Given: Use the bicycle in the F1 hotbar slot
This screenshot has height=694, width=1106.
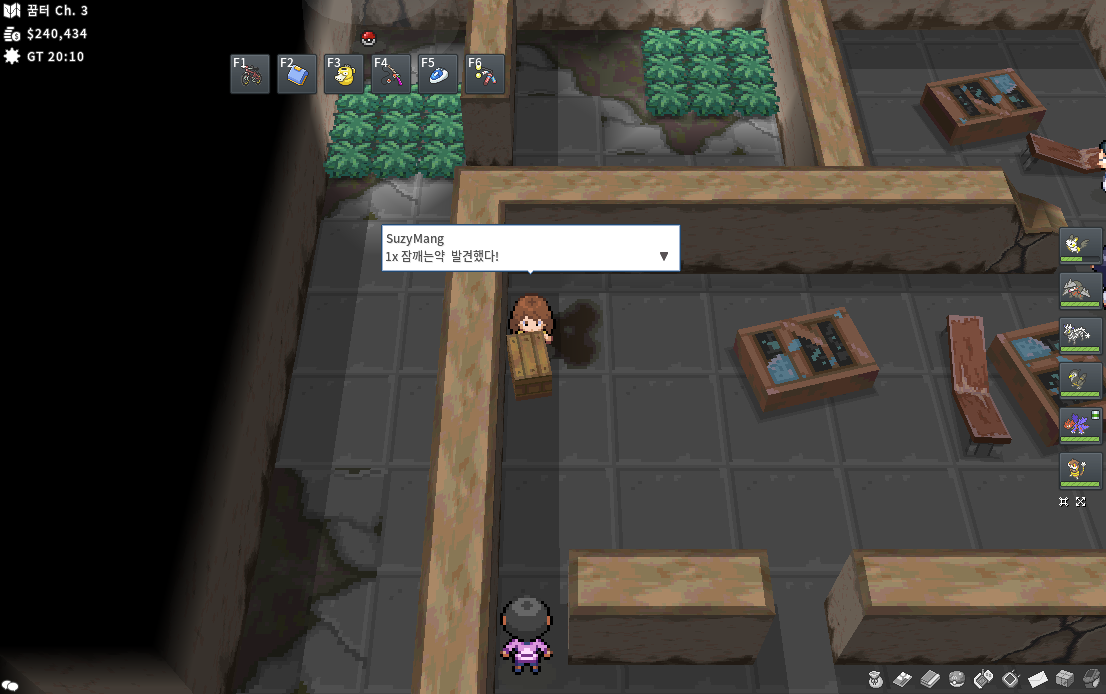Looking at the screenshot, I should 250,74.
